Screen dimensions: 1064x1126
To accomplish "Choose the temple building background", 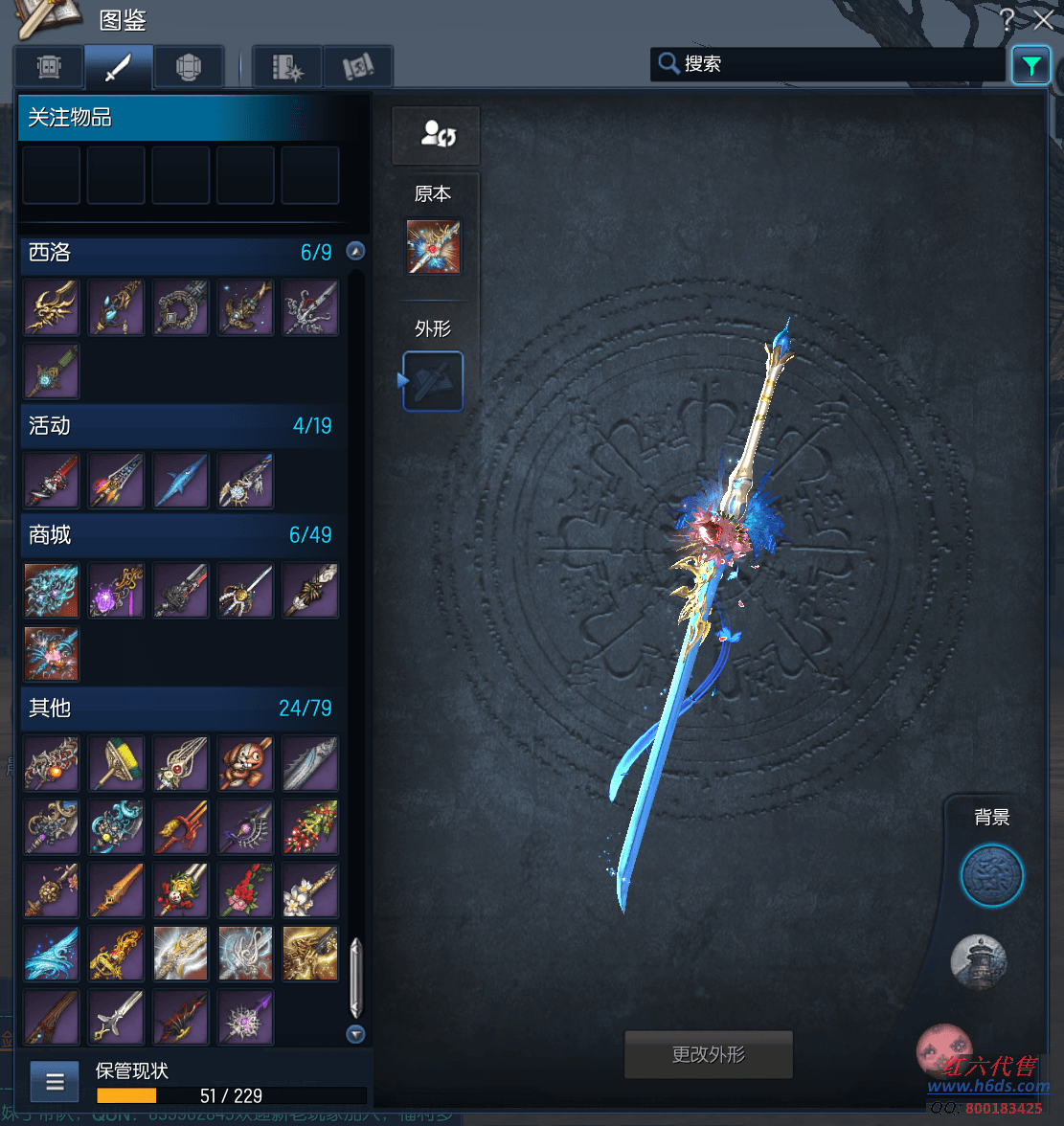I will click(x=978, y=960).
